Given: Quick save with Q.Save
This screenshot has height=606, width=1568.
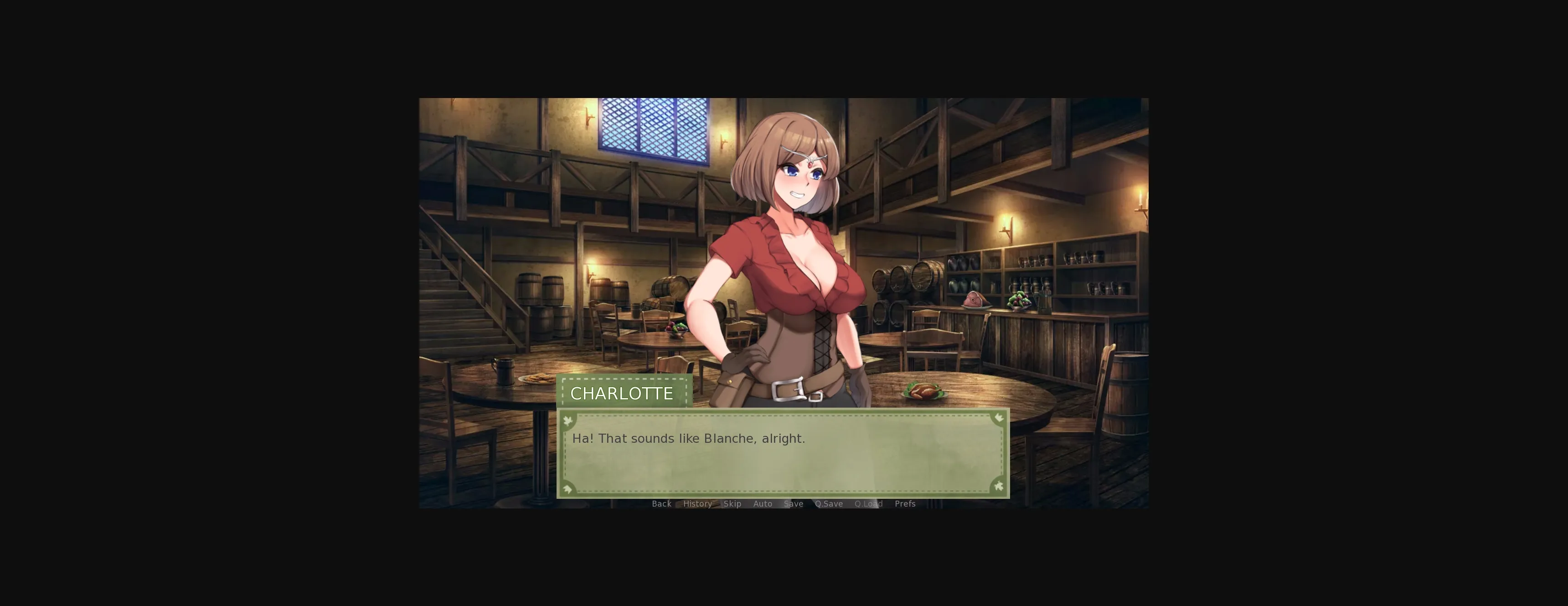Looking at the screenshot, I should tap(828, 504).
